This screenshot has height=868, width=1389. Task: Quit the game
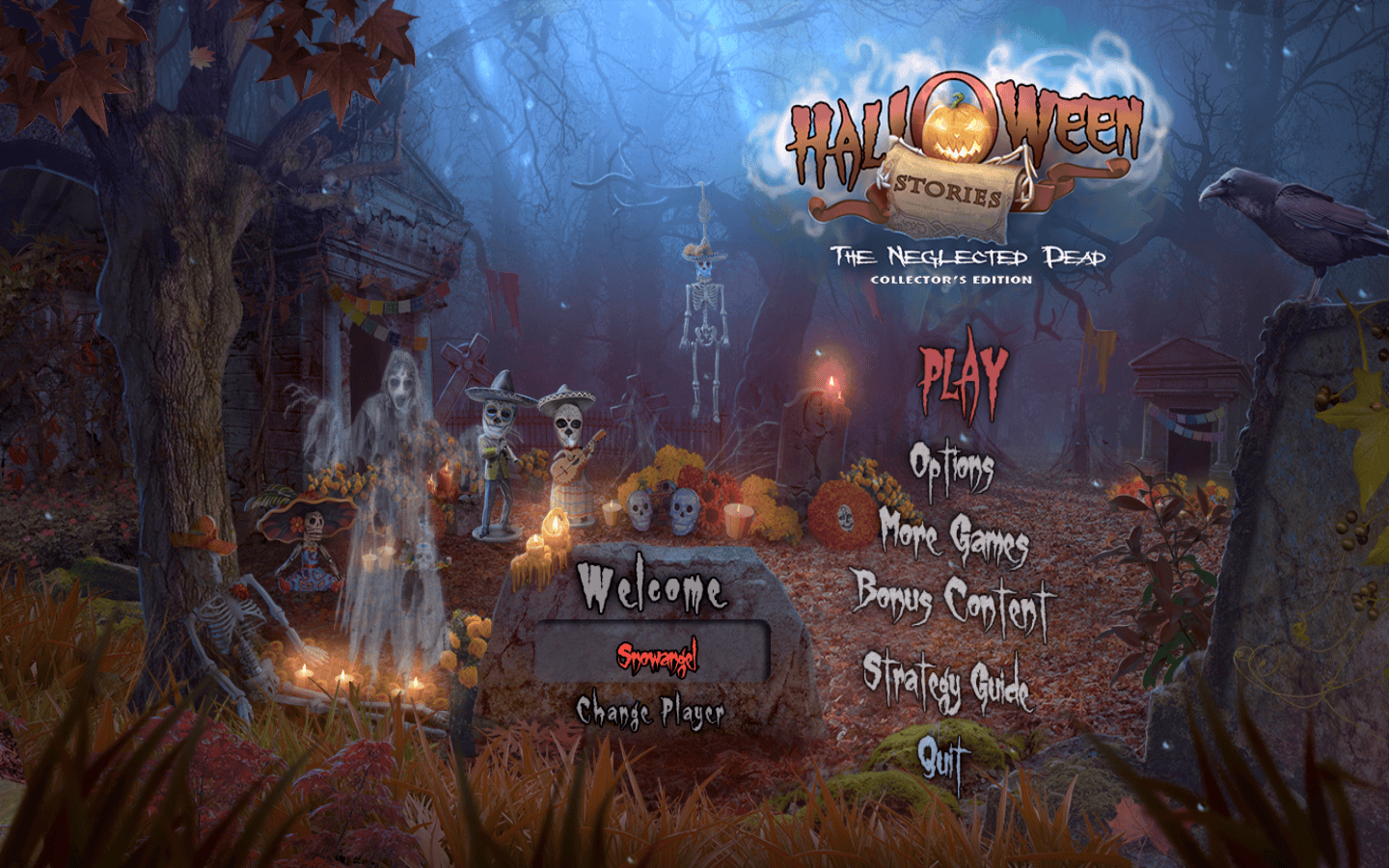940,759
